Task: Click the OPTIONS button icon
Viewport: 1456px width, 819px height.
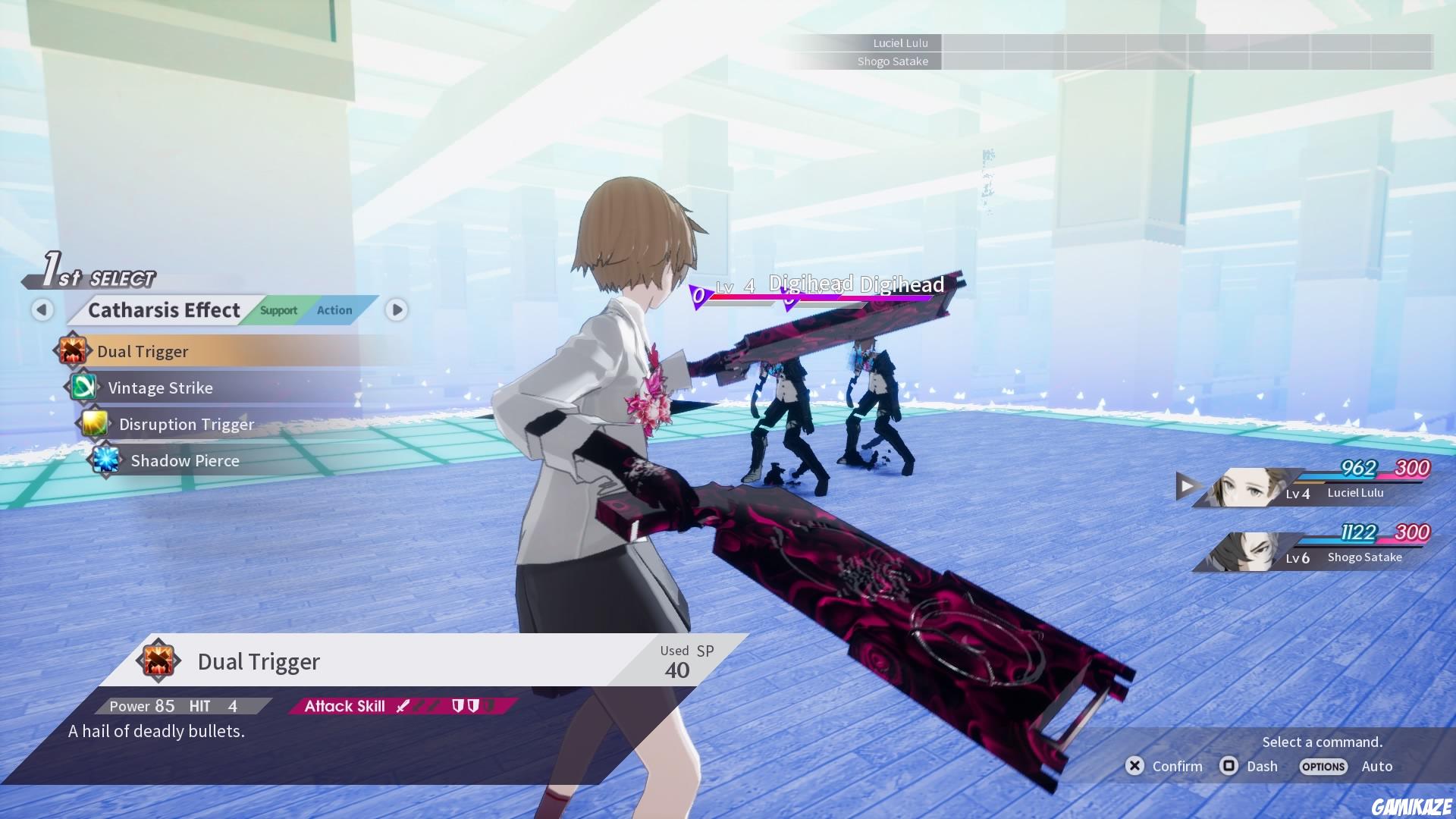Action: [1323, 767]
